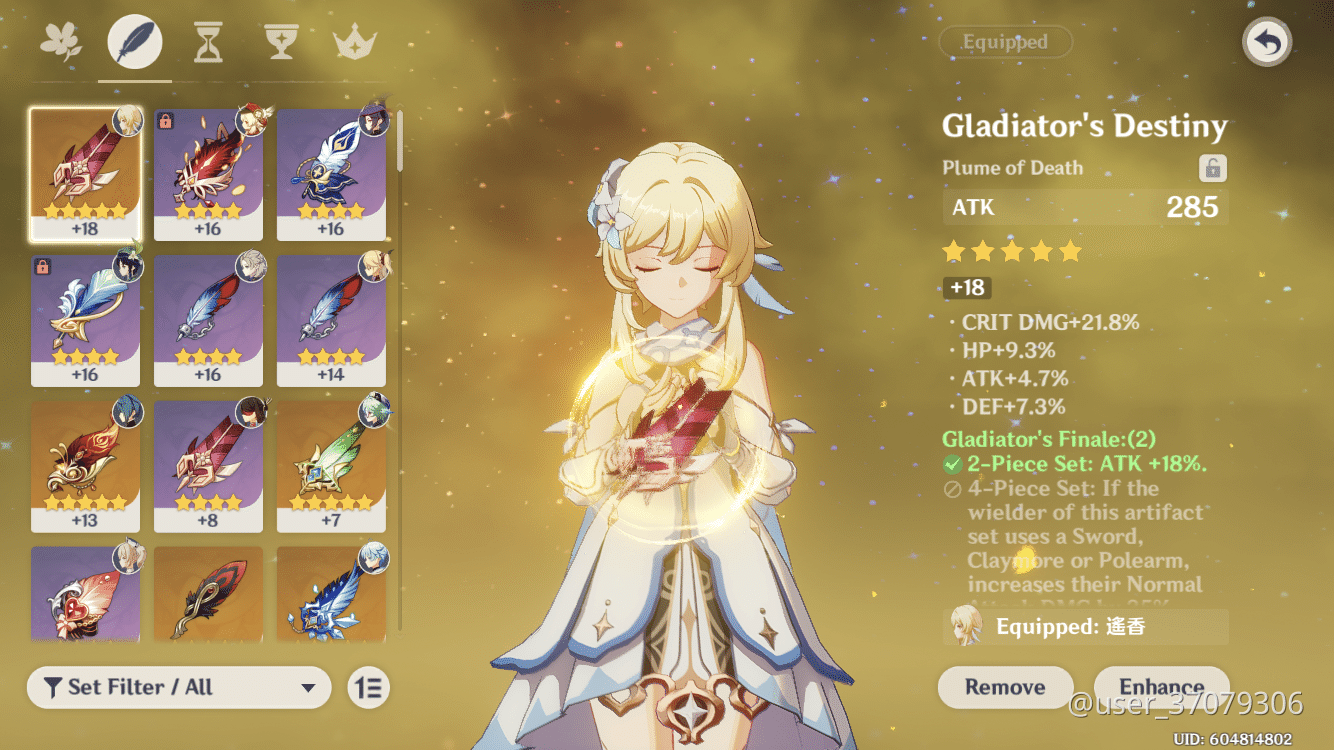The width and height of the screenshot is (1334, 750).
Task: Select the Goblet of Eonothem icon
Action: click(281, 40)
